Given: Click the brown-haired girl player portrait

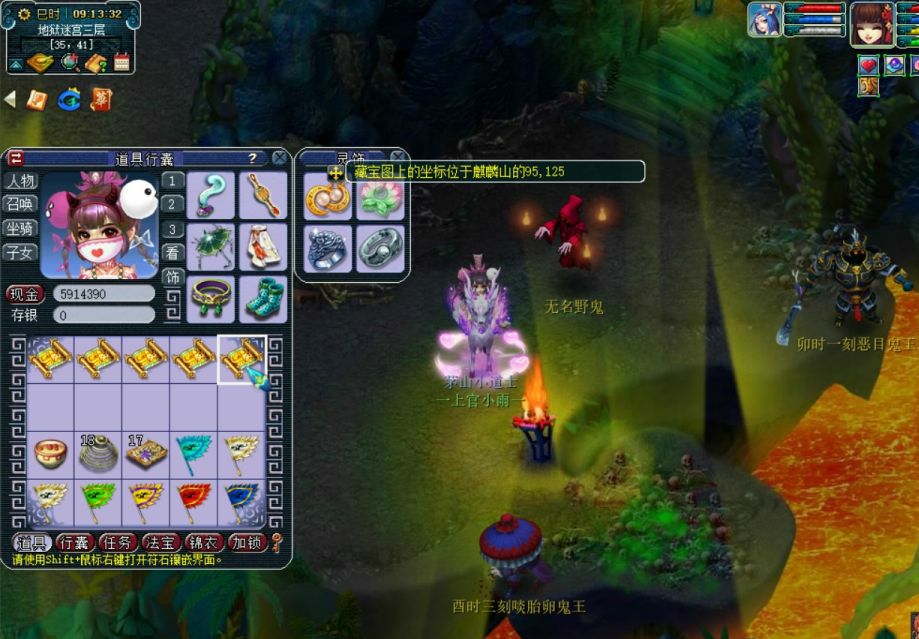Looking at the screenshot, I should pyautogui.click(x=871, y=24).
